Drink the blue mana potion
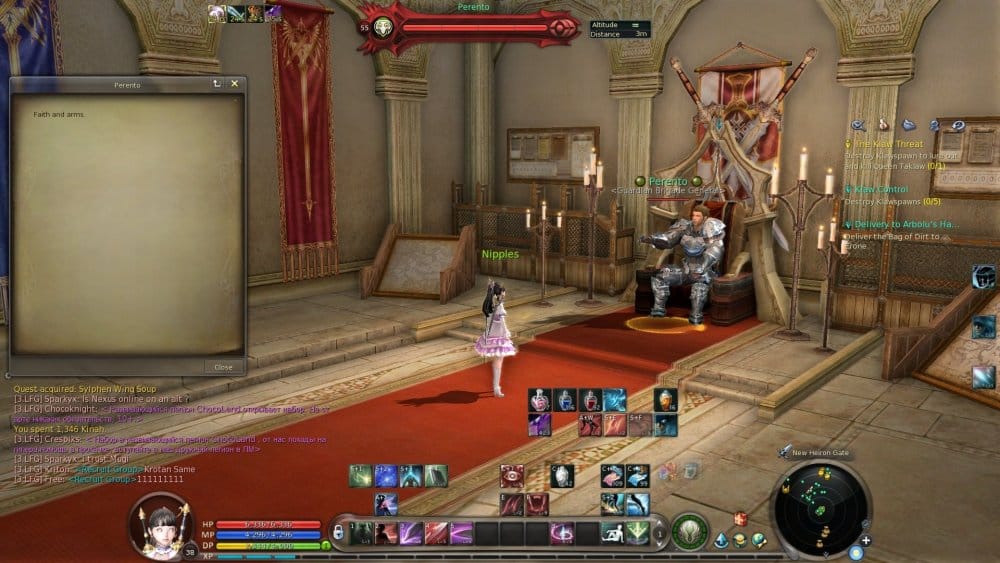 pos(565,401)
